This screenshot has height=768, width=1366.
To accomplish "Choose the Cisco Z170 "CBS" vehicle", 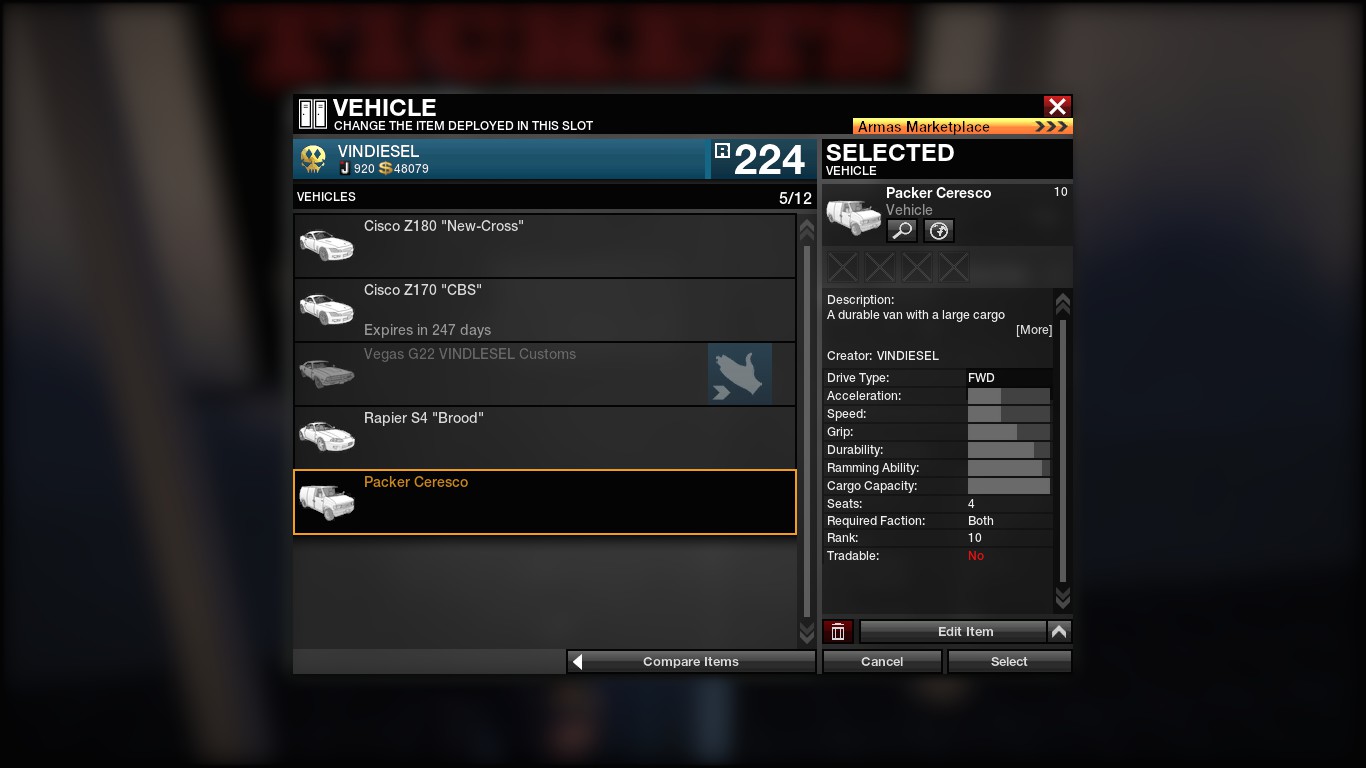I will click(x=544, y=309).
